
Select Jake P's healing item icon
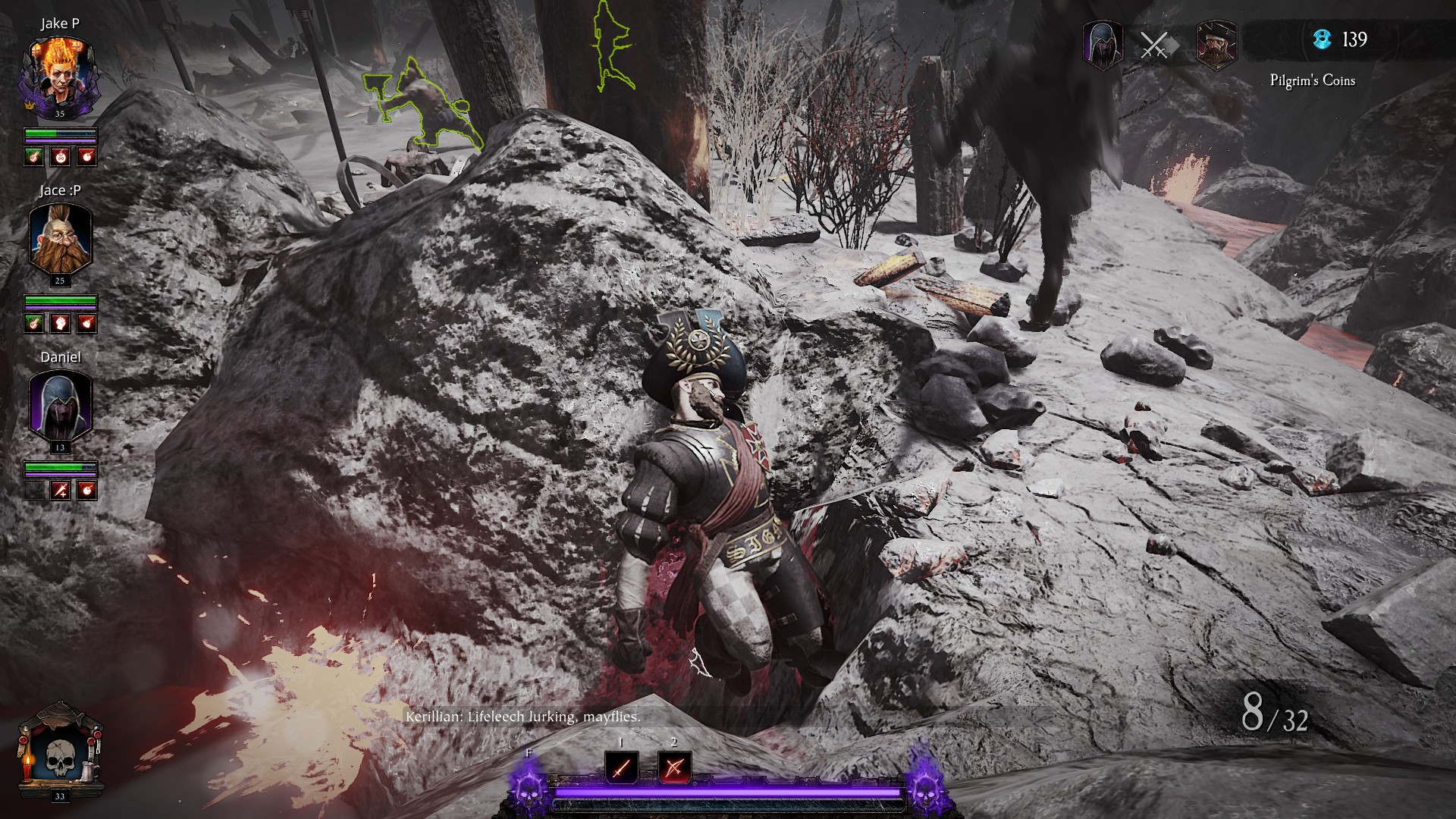click(x=33, y=157)
